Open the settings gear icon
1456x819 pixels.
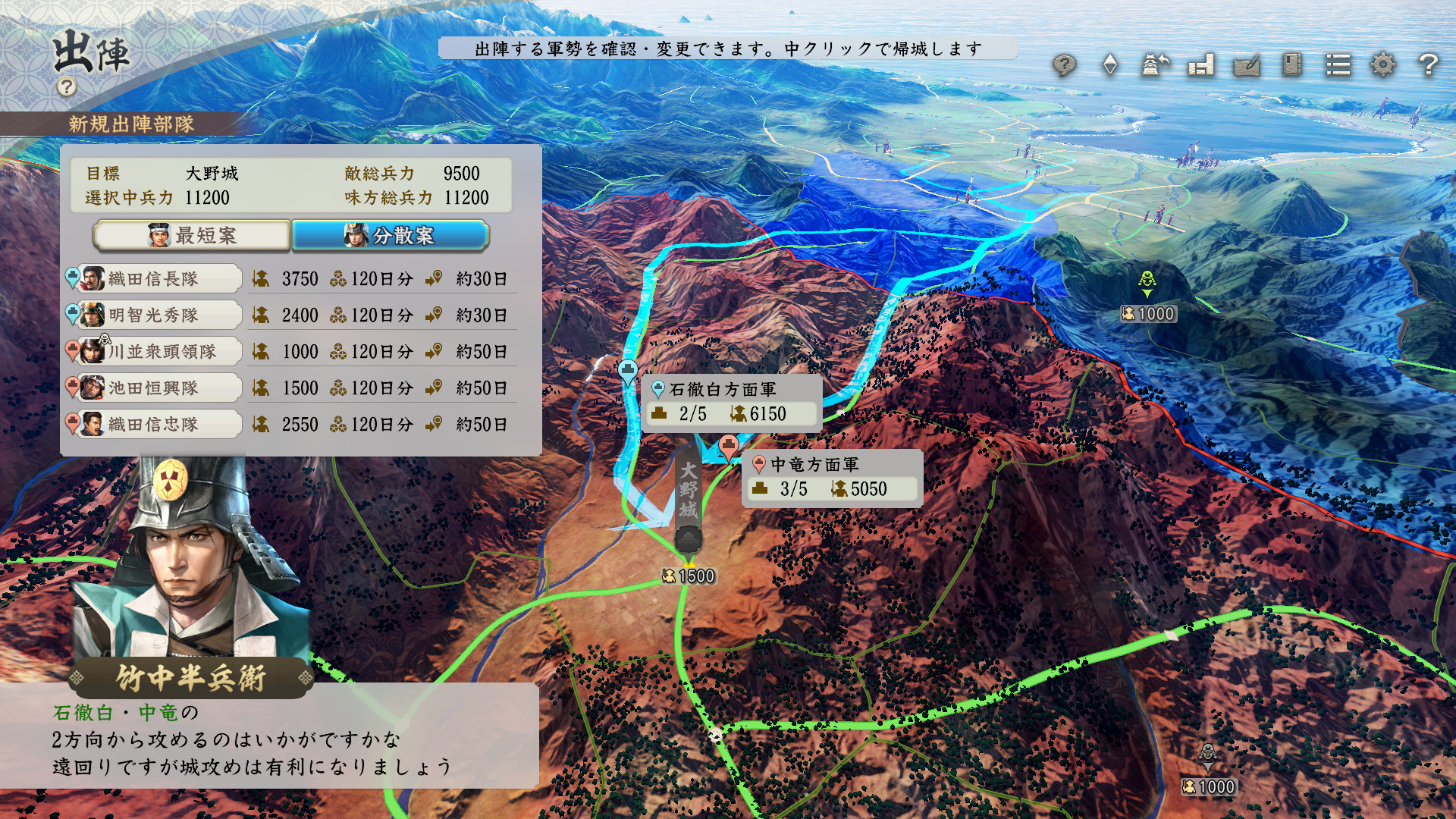click(1384, 67)
